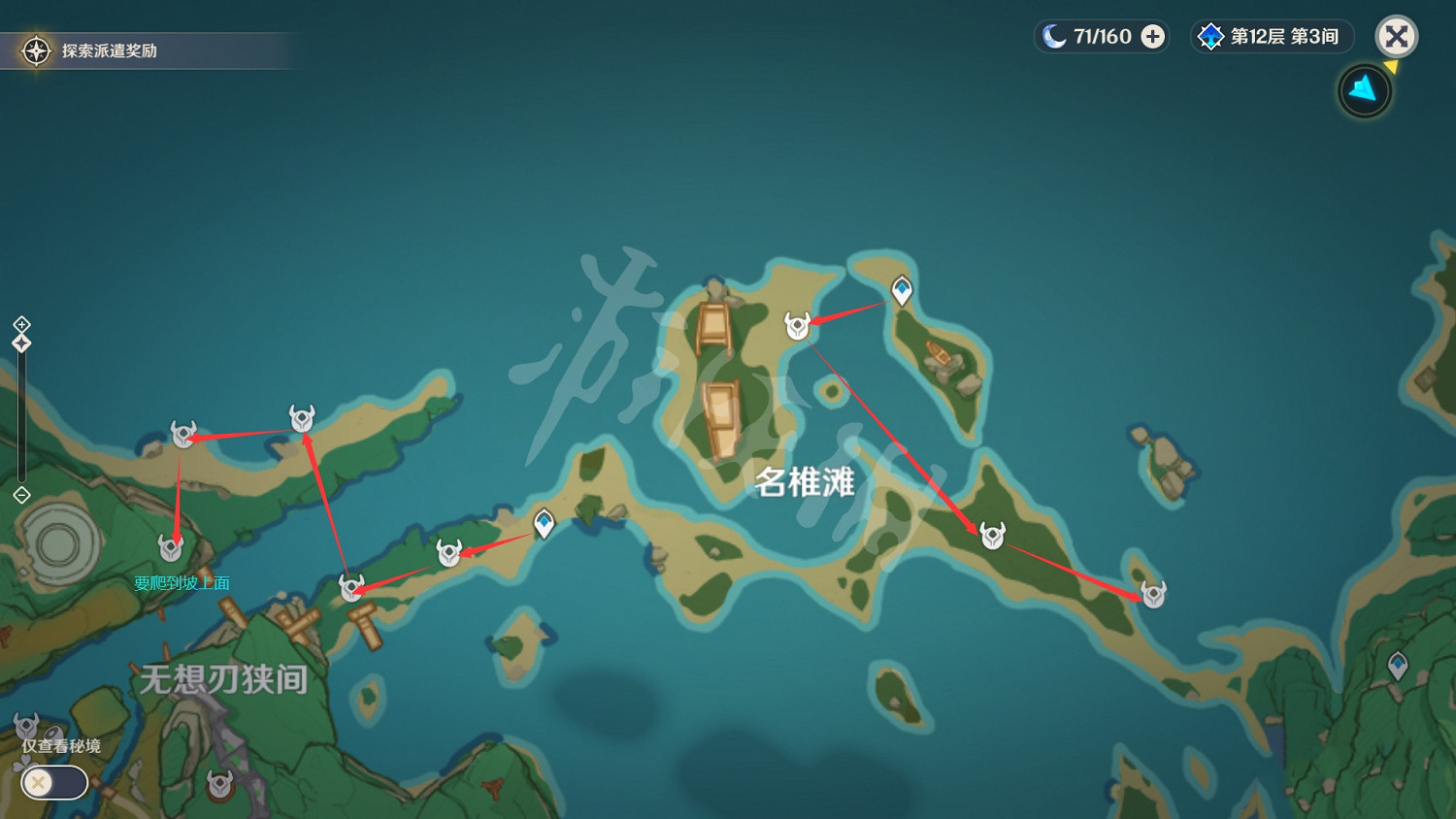Click the 第12层 第3间 abyss progress label
The width and height of the screenshot is (1456, 819).
tap(1283, 37)
